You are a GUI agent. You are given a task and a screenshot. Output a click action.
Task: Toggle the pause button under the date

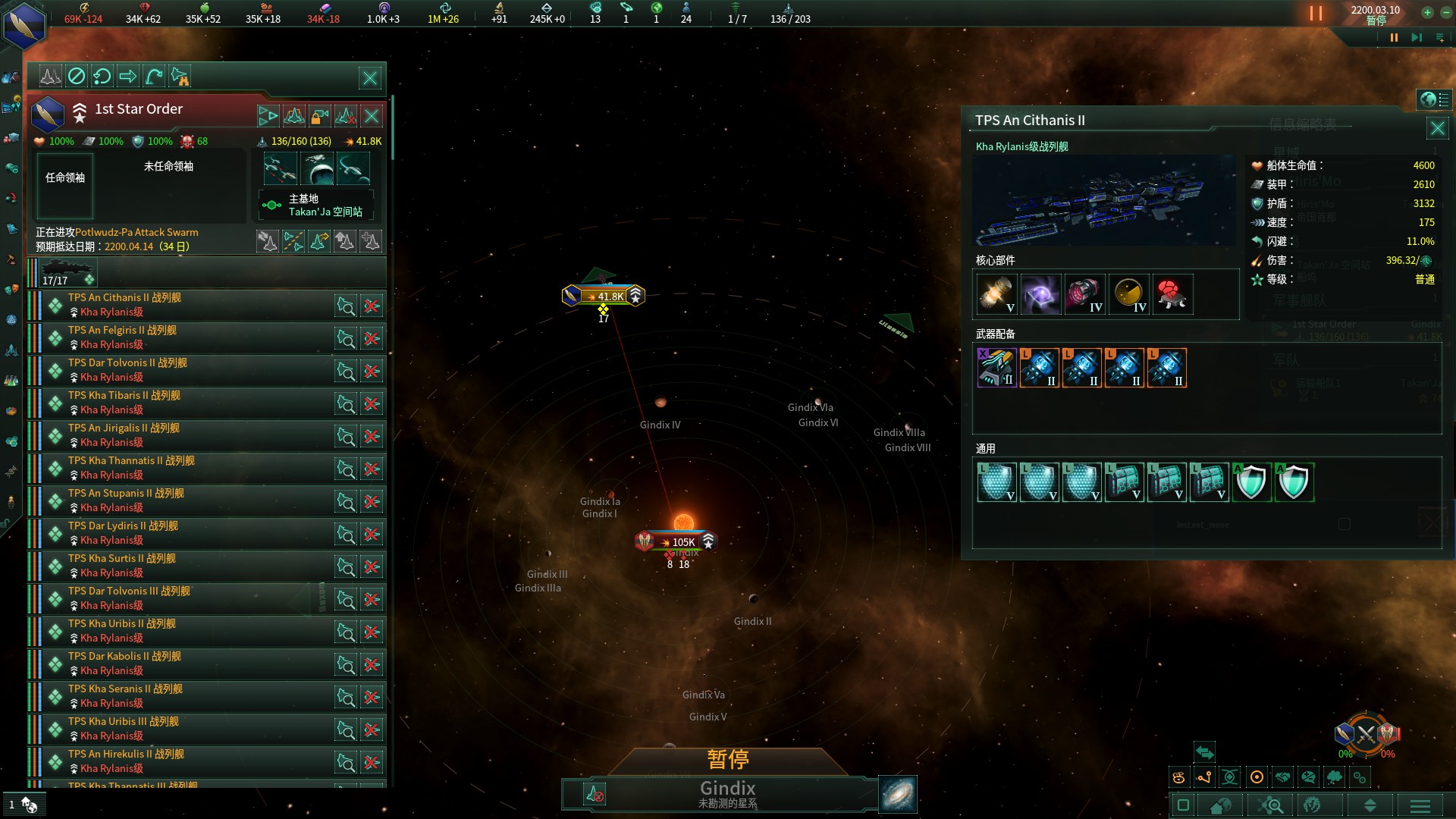1394,38
